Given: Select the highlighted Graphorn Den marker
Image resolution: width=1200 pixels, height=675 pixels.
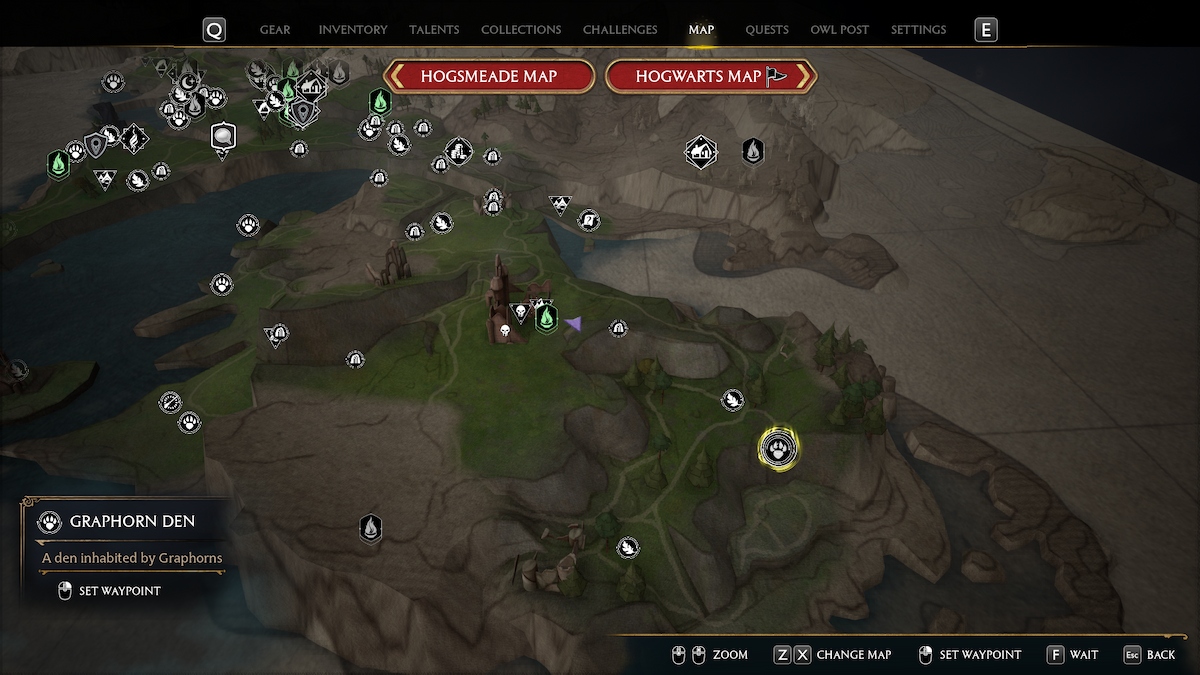Looking at the screenshot, I should click(779, 448).
